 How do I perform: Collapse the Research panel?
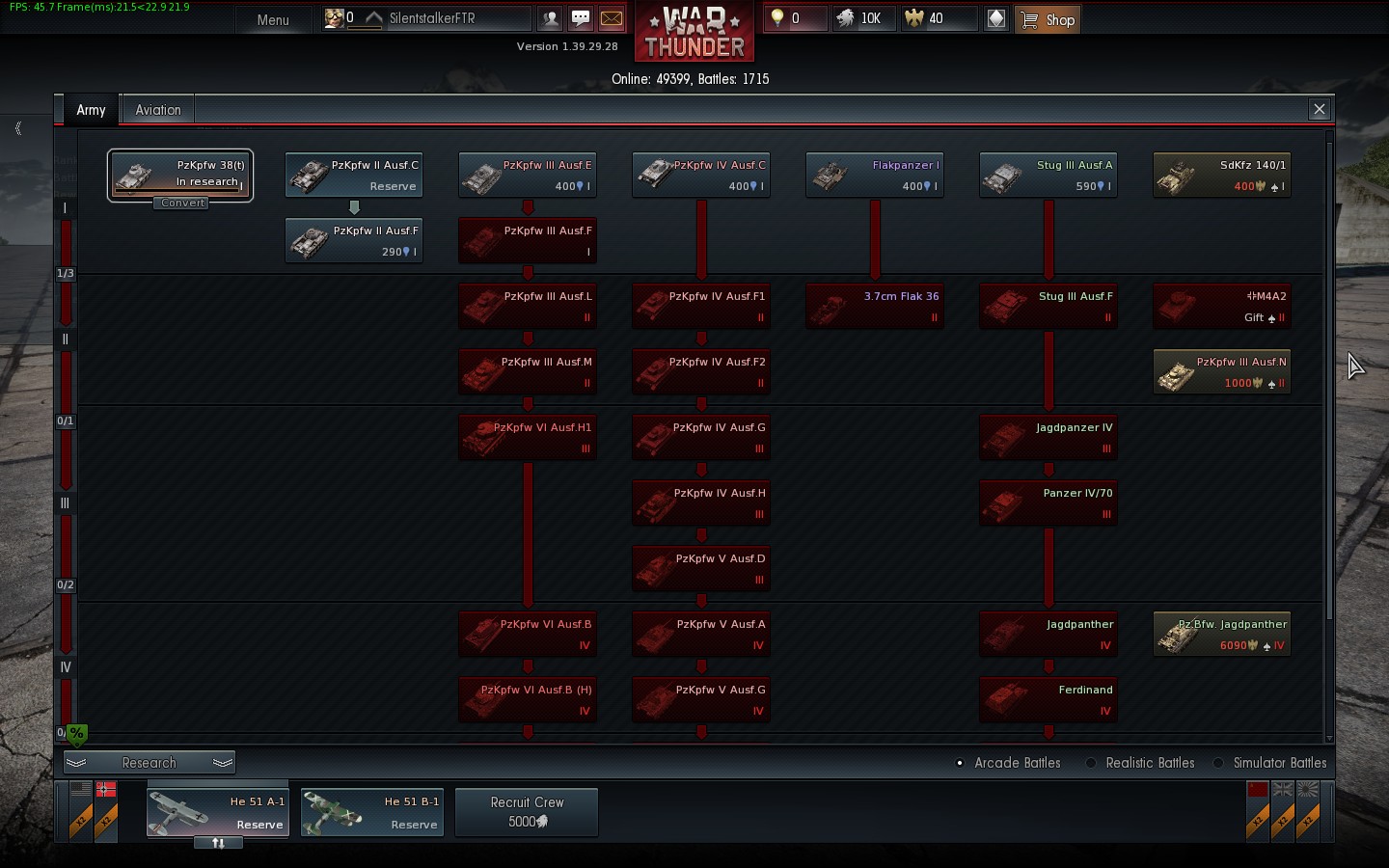(x=150, y=763)
